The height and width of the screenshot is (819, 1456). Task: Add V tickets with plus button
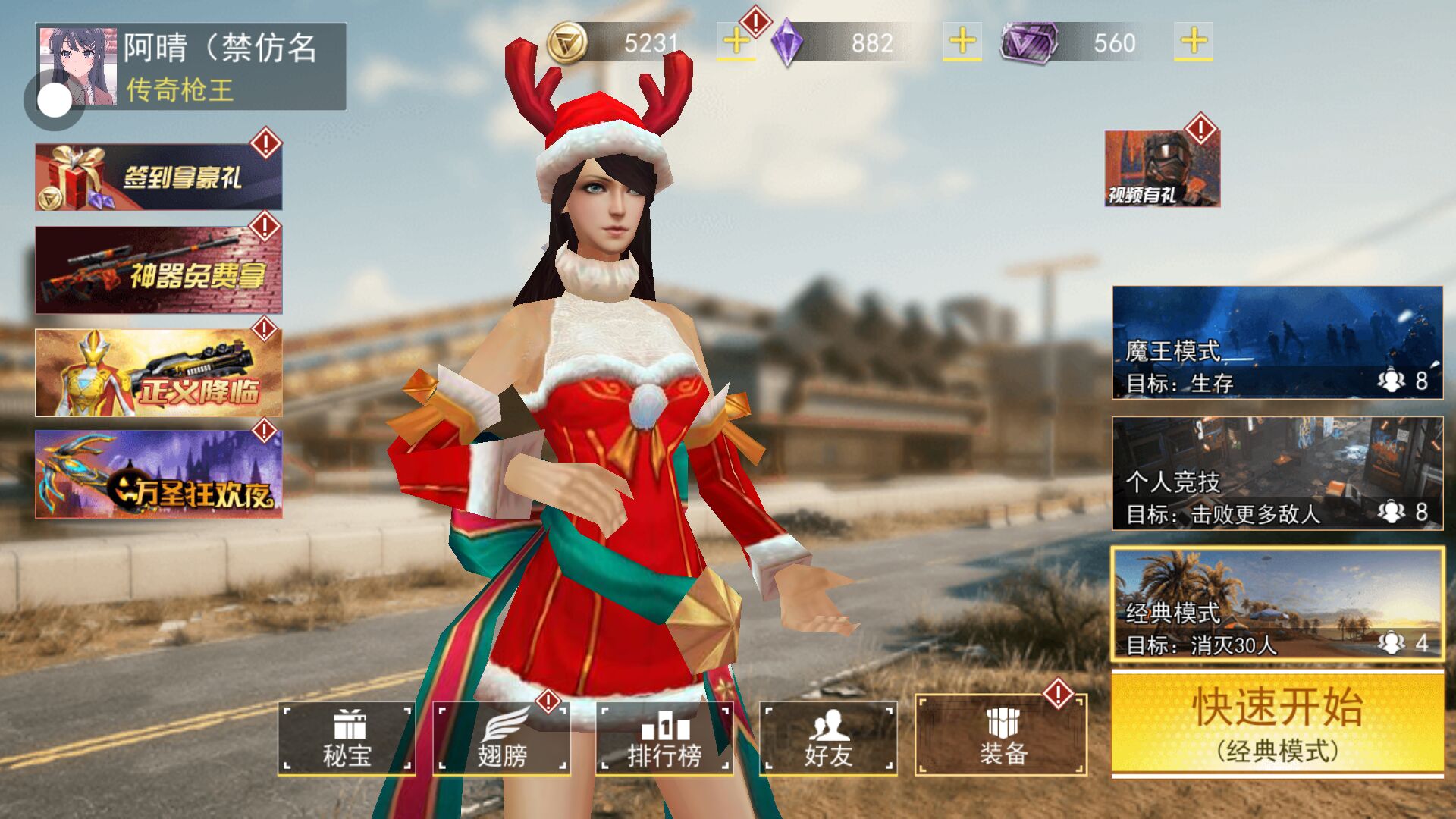(1193, 42)
